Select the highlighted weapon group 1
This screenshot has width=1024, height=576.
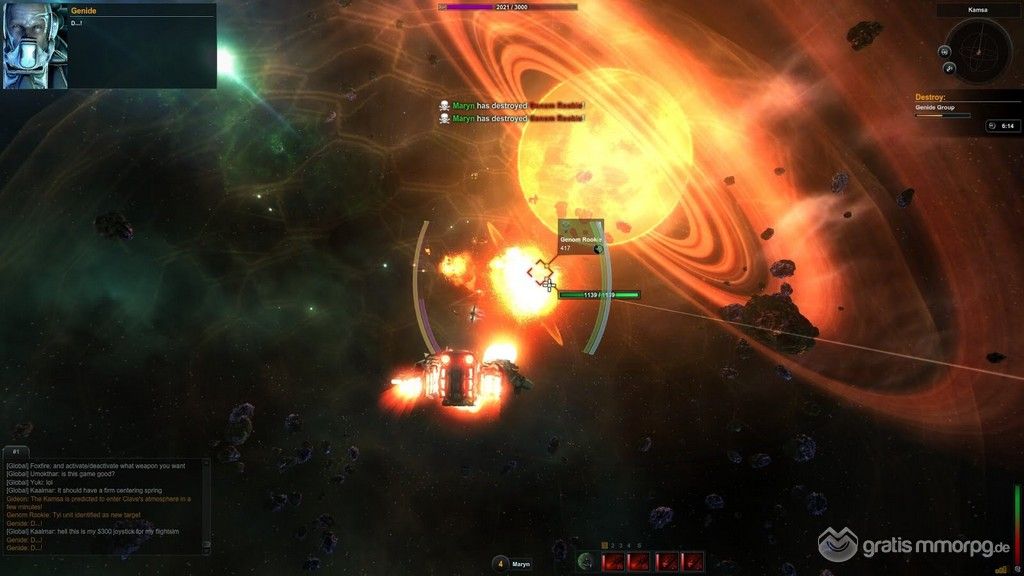(605, 545)
